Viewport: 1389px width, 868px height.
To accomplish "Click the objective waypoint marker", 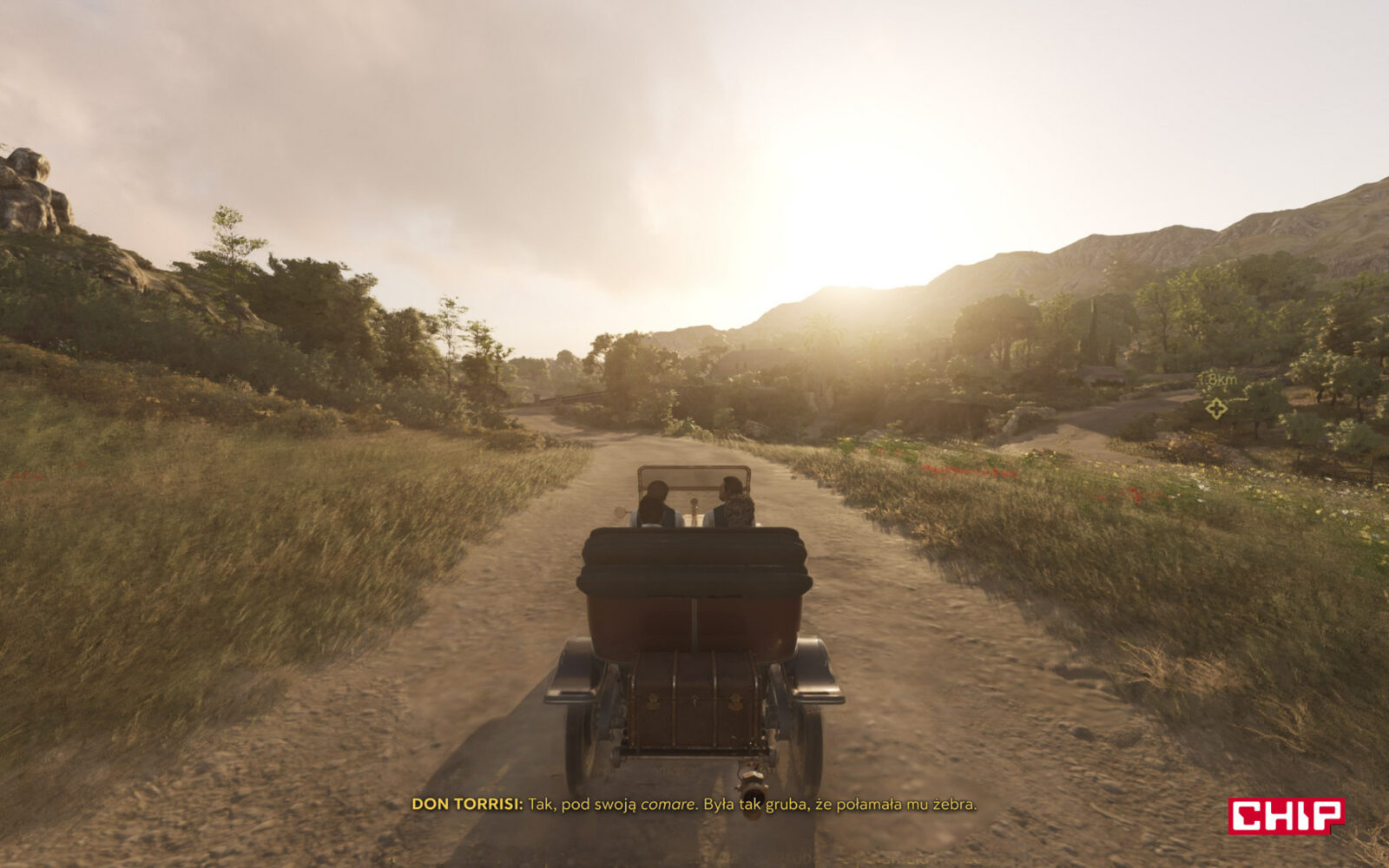I will point(1216,407).
